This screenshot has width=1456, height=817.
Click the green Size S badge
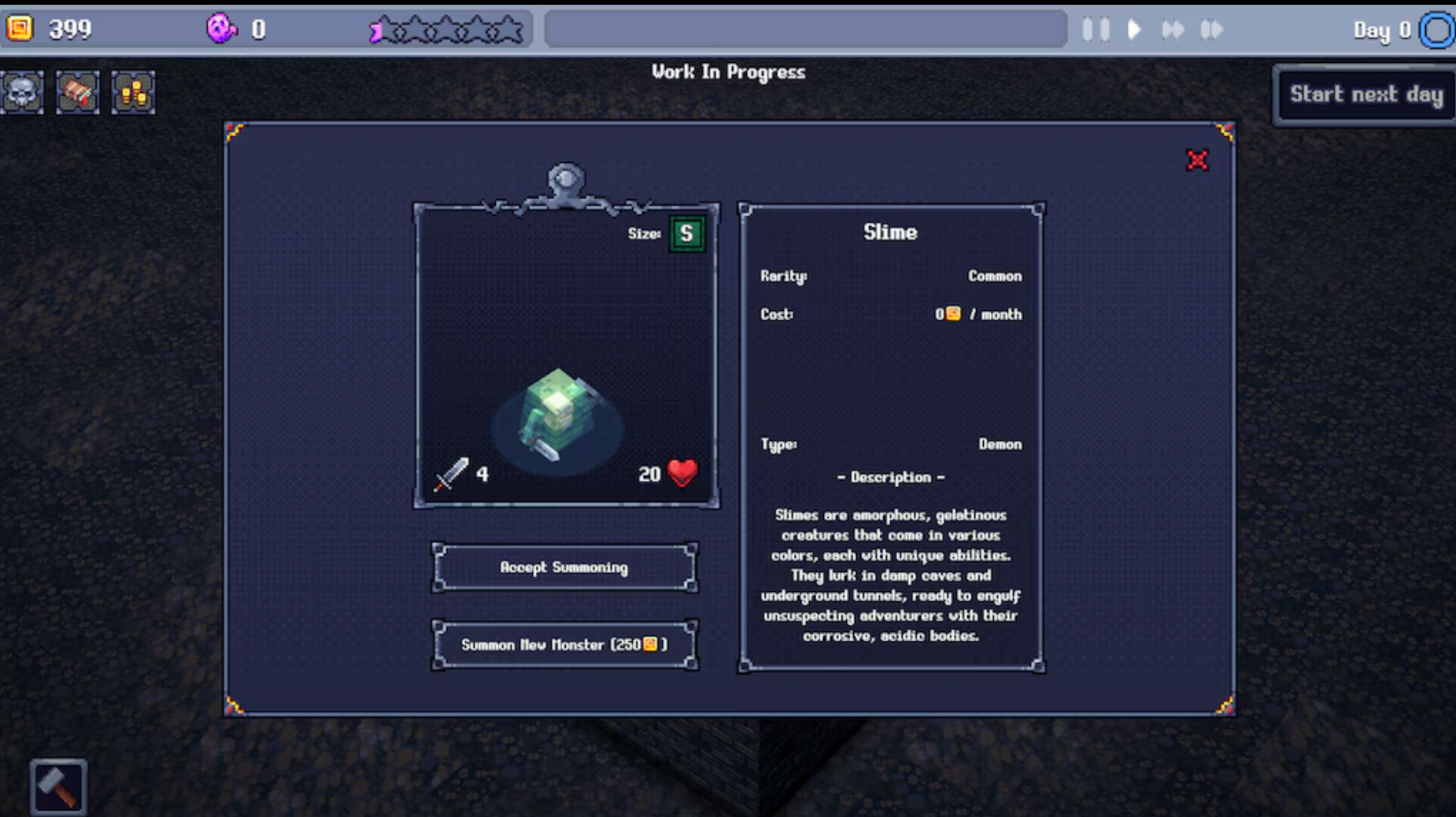coord(686,234)
